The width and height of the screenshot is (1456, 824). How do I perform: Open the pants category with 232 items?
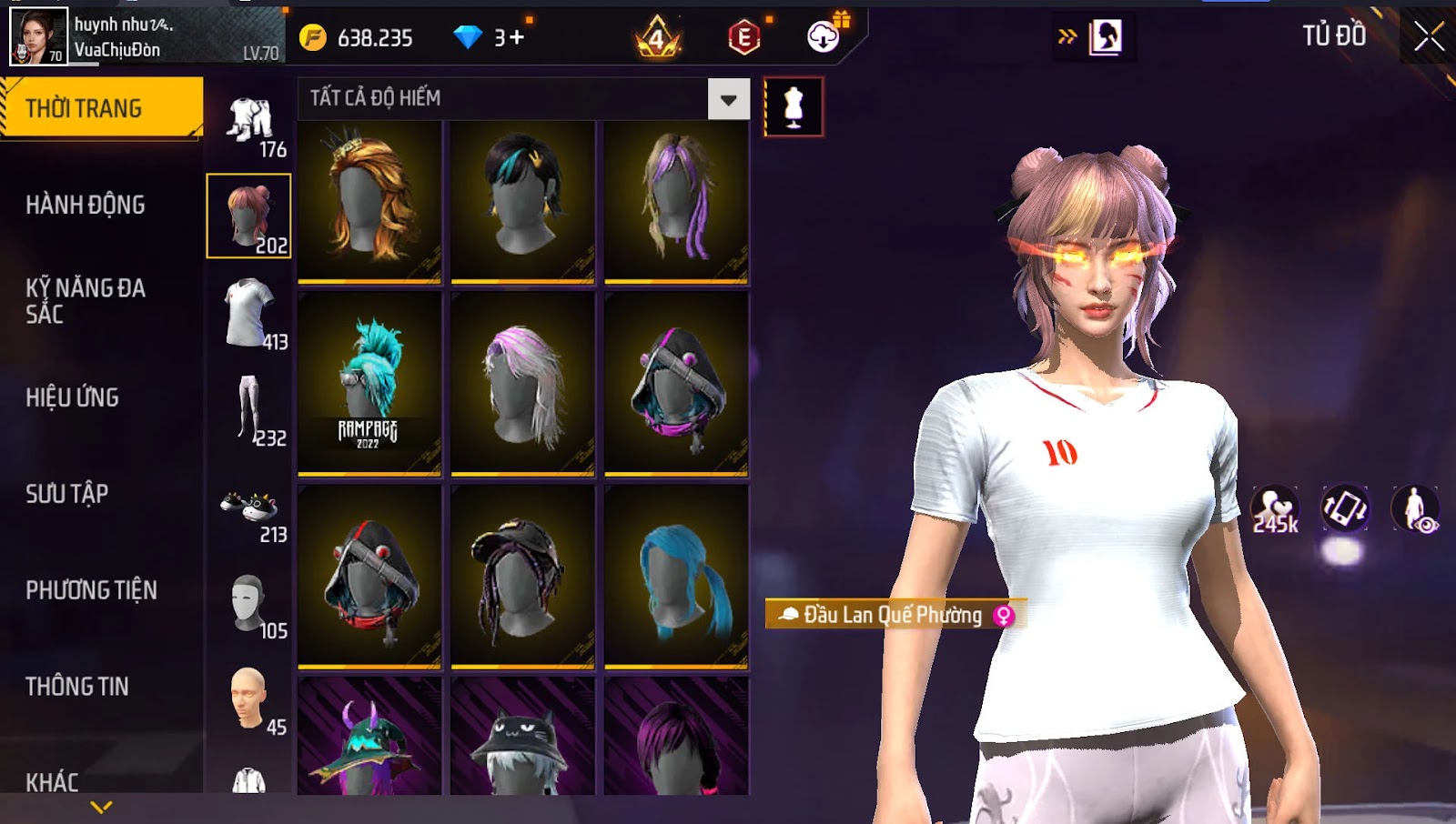tap(251, 410)
